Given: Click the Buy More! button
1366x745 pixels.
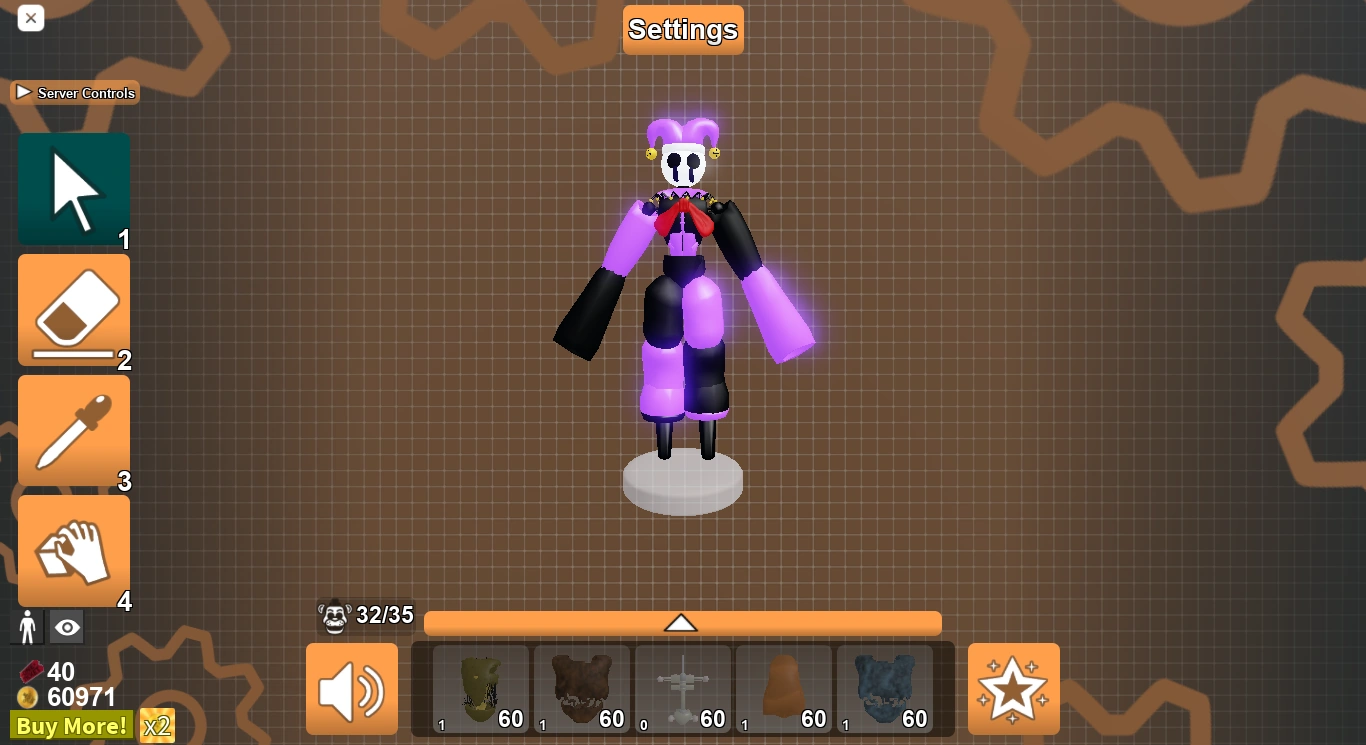Looking at the screenshot, I should click(x=70, y=726).
